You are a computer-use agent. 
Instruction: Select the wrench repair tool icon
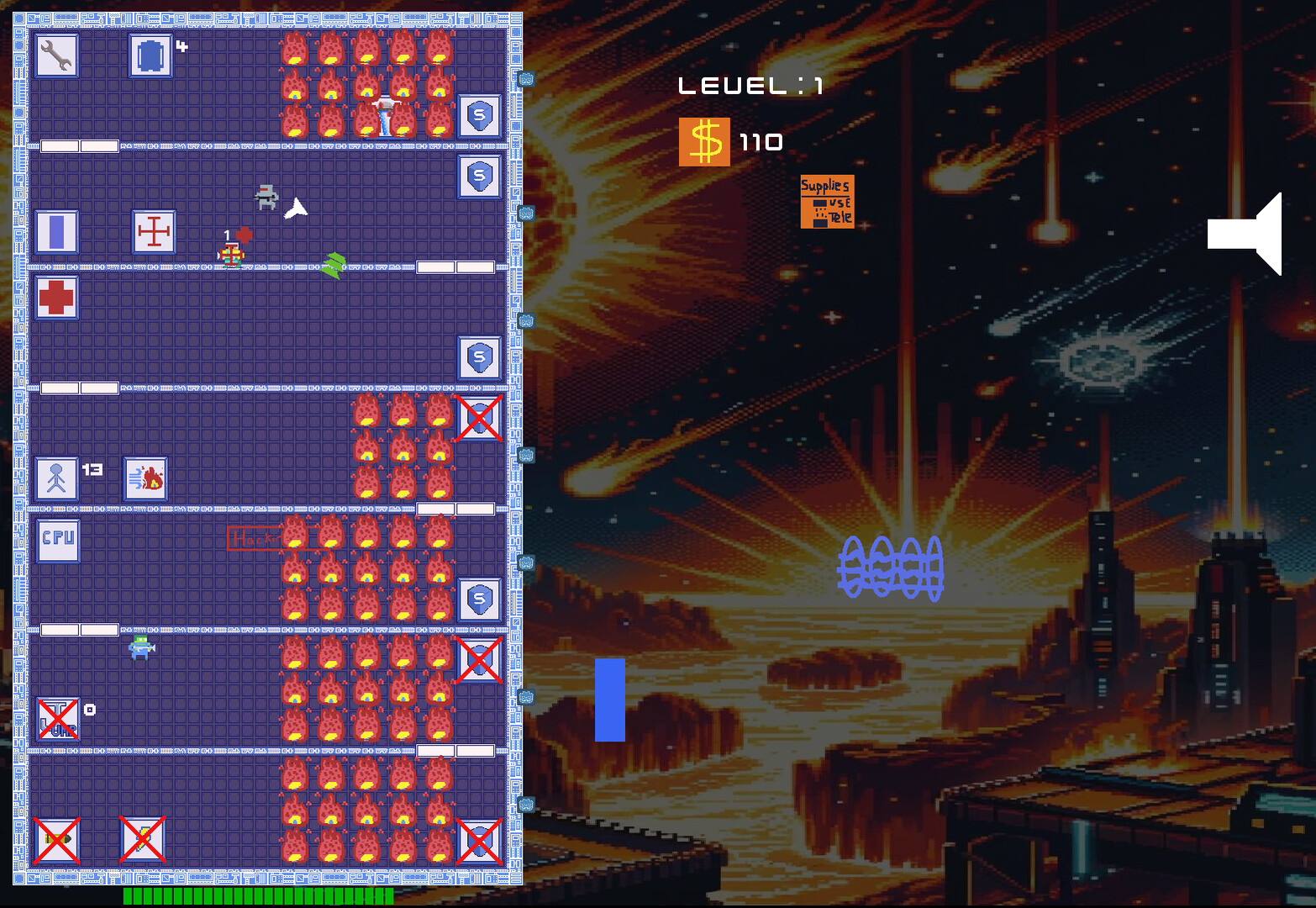[x=56, y=55]
